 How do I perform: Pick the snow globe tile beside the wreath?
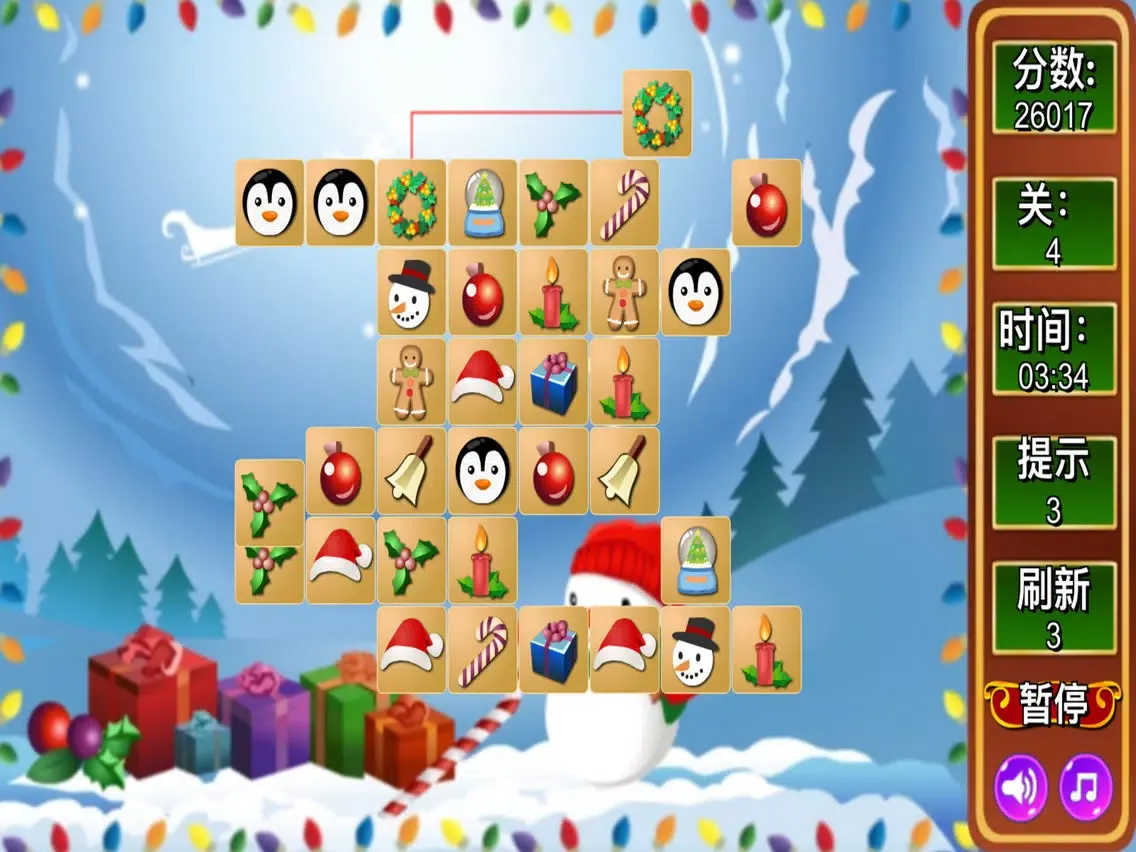482,203
